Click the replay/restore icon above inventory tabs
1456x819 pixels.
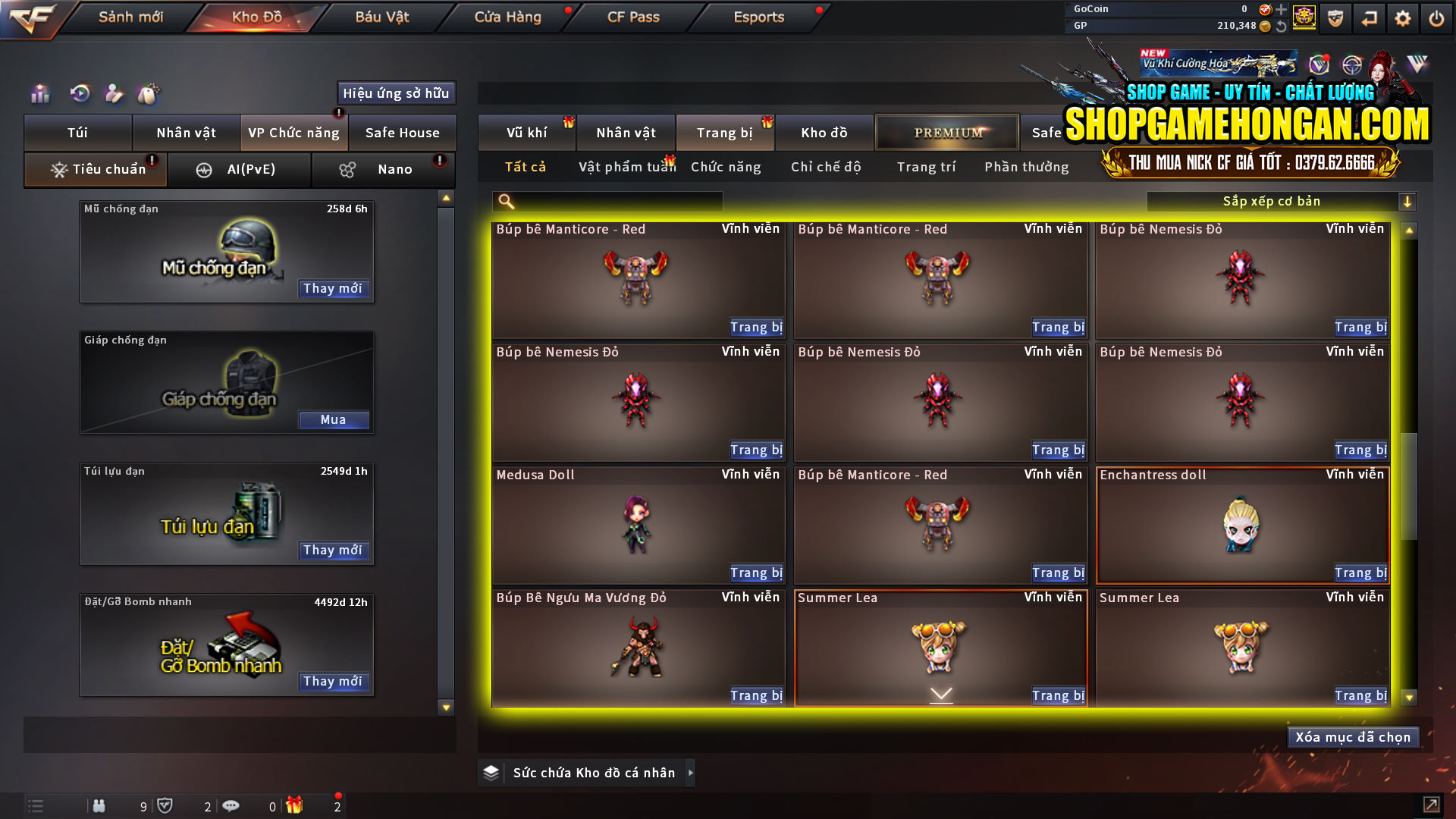[x=80, y=93]
